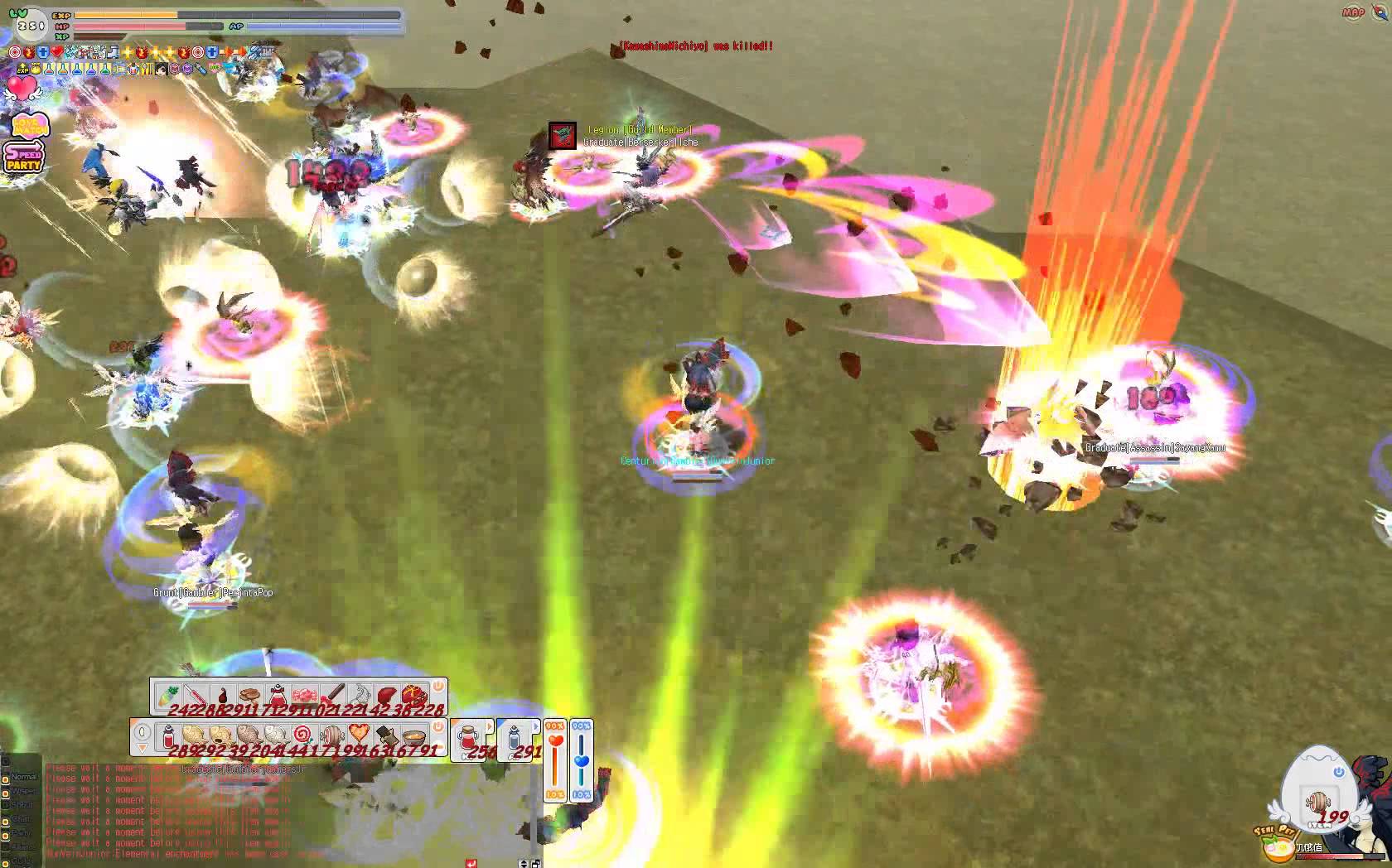Viewport: 1392px width, 868px height.
Task: Switch chat to the Normal channel
Action: (x=23, y=777)
